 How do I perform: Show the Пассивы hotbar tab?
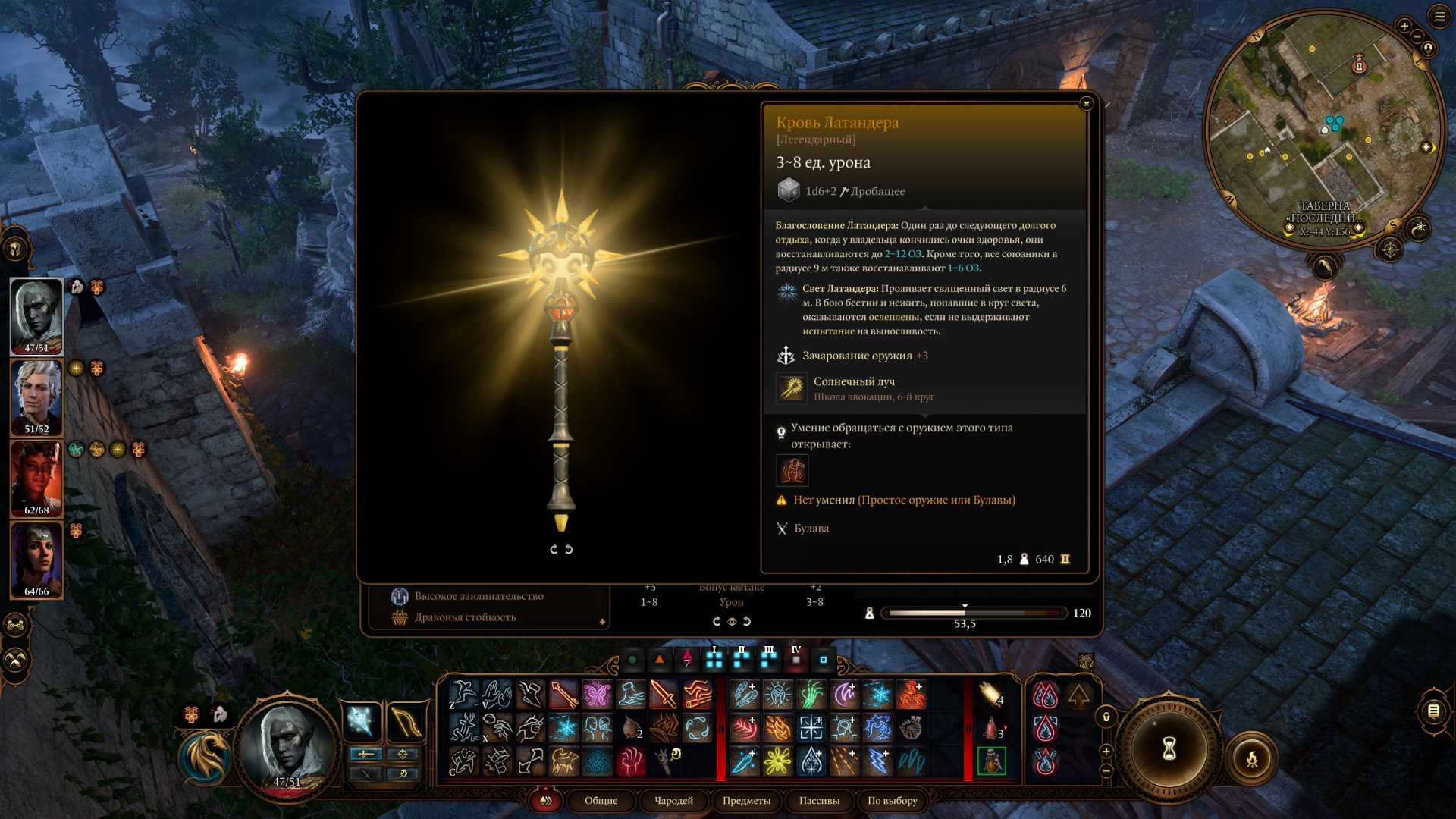[819, 800]
